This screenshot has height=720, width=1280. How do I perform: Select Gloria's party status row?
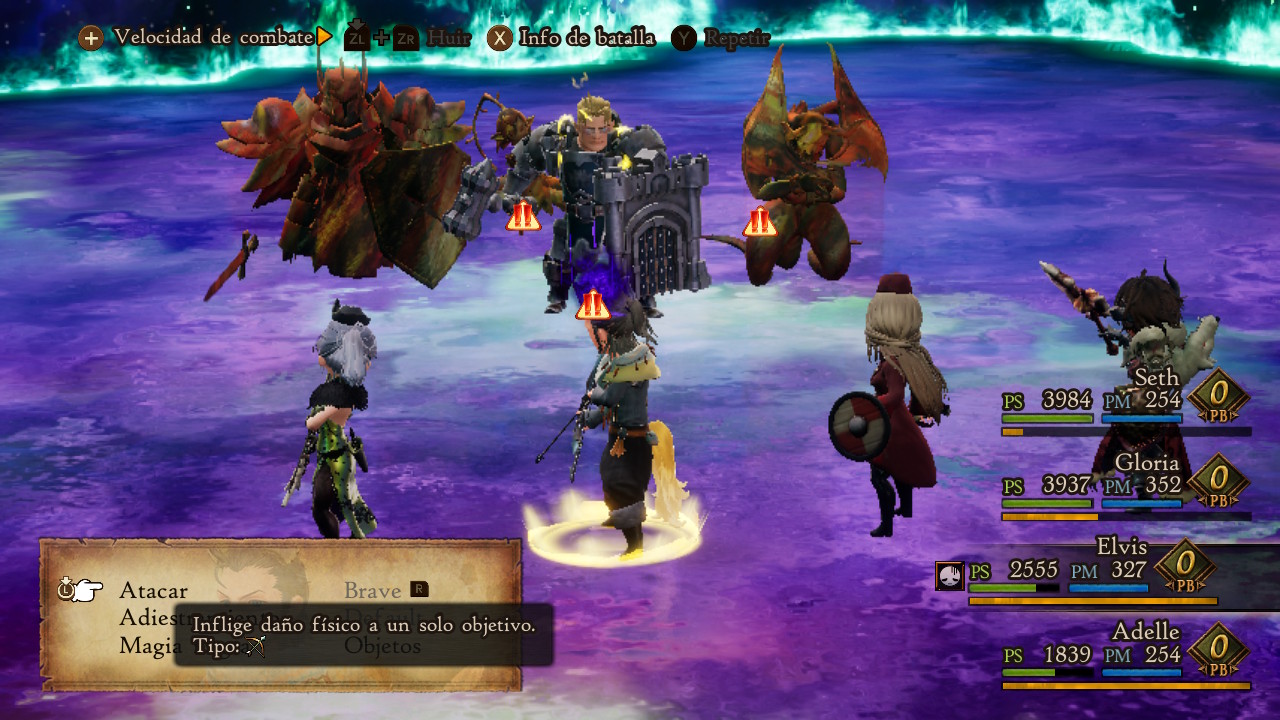[x=1125, y=487]
